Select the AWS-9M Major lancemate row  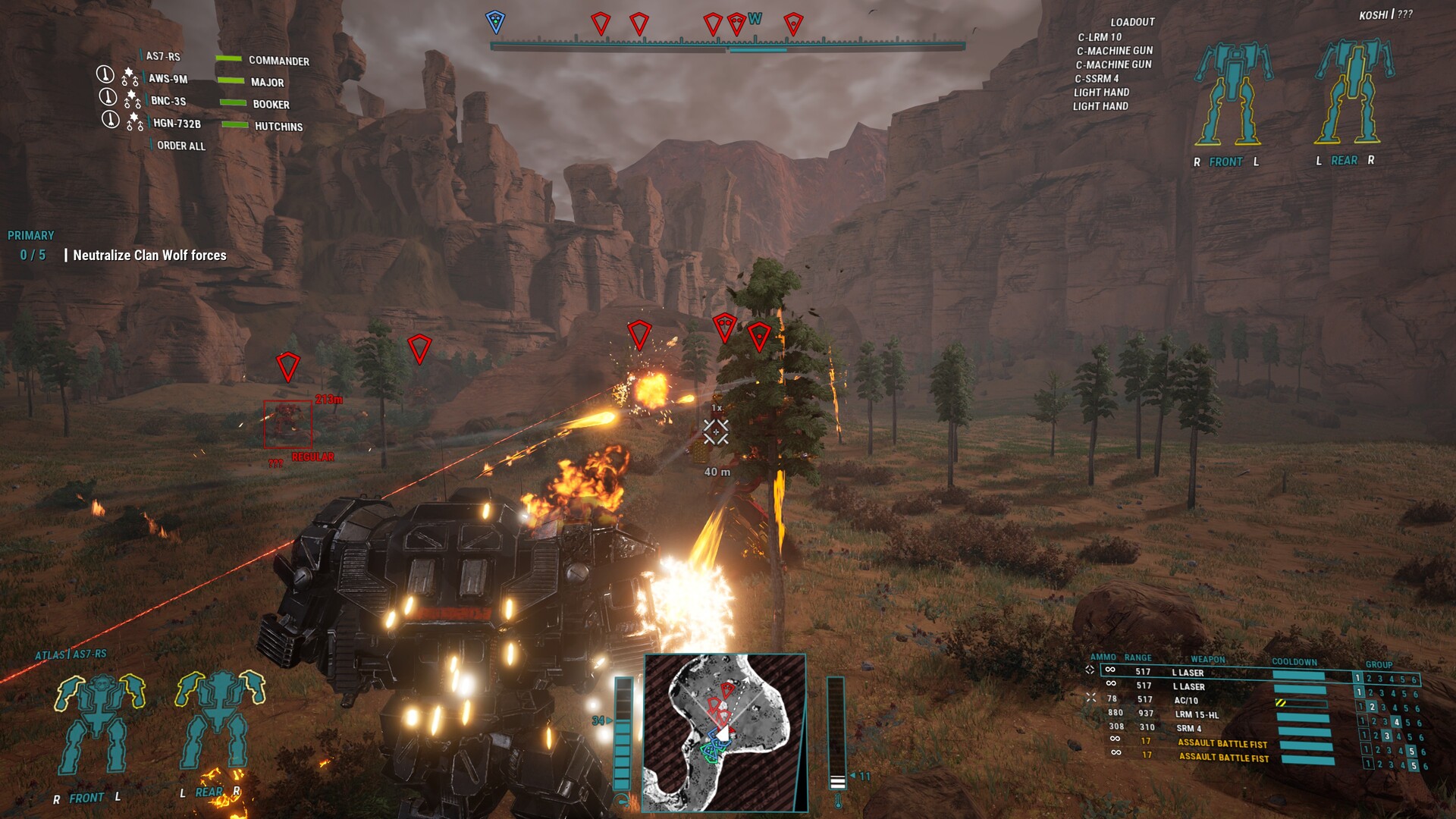coord(216,80)
